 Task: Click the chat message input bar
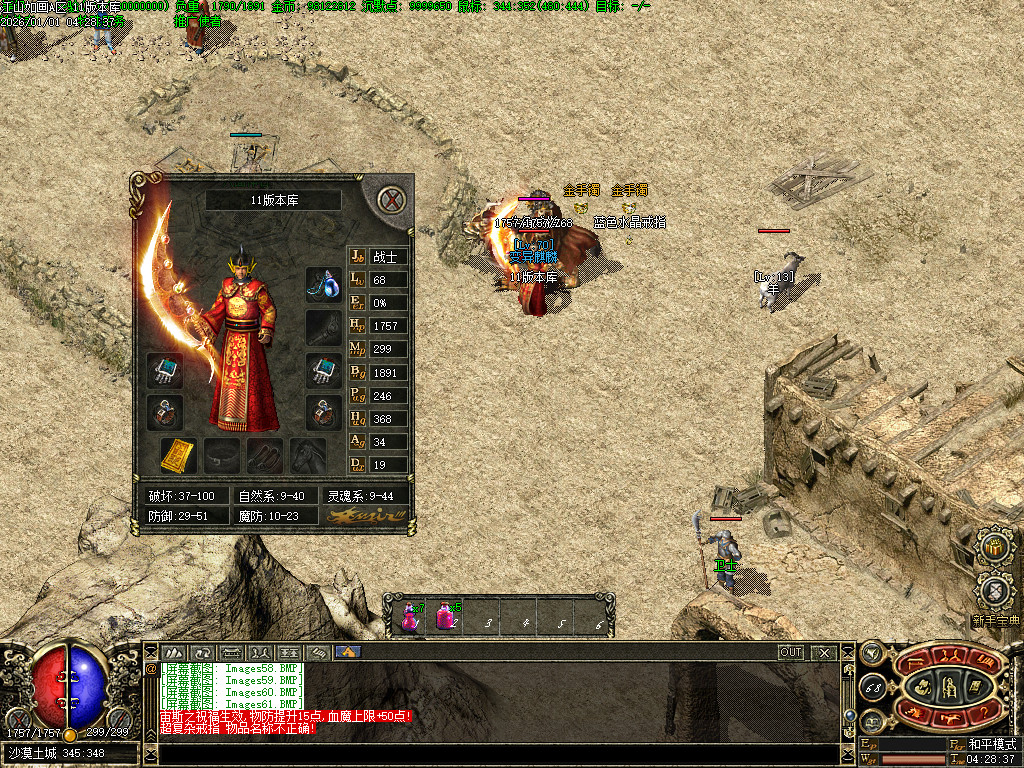pos(500,753)
